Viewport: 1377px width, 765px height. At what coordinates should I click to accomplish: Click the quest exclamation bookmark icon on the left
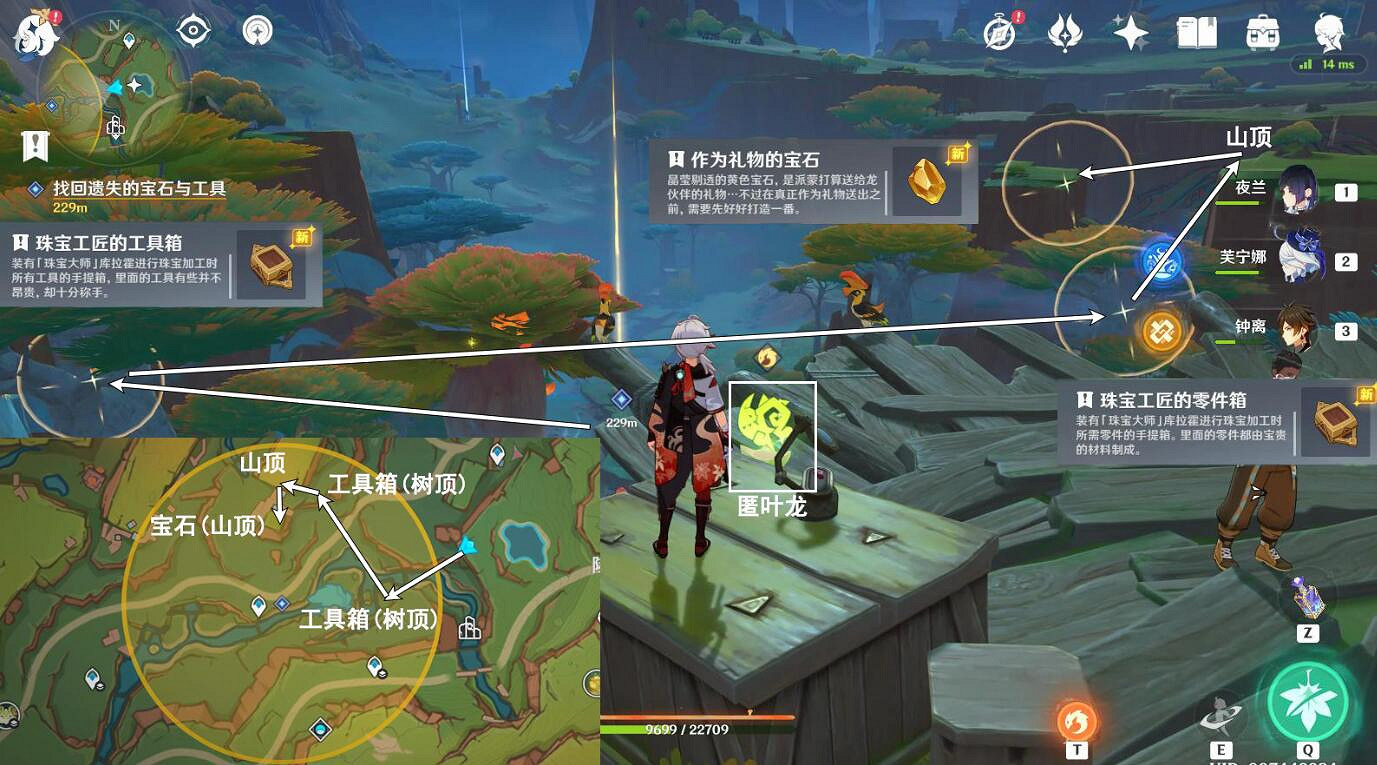click(x=35, y=147)
